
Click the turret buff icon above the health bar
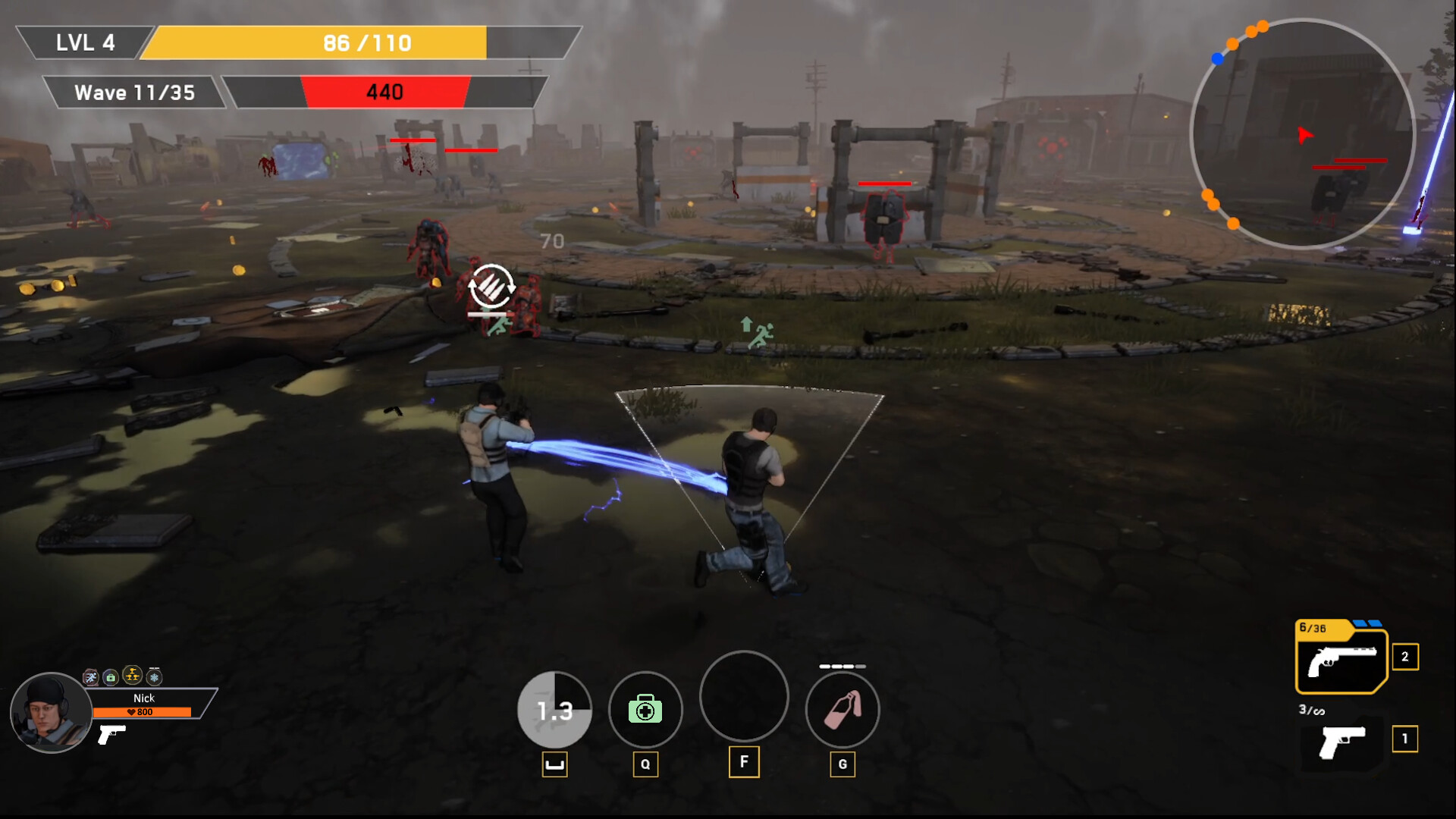(131, 675)
